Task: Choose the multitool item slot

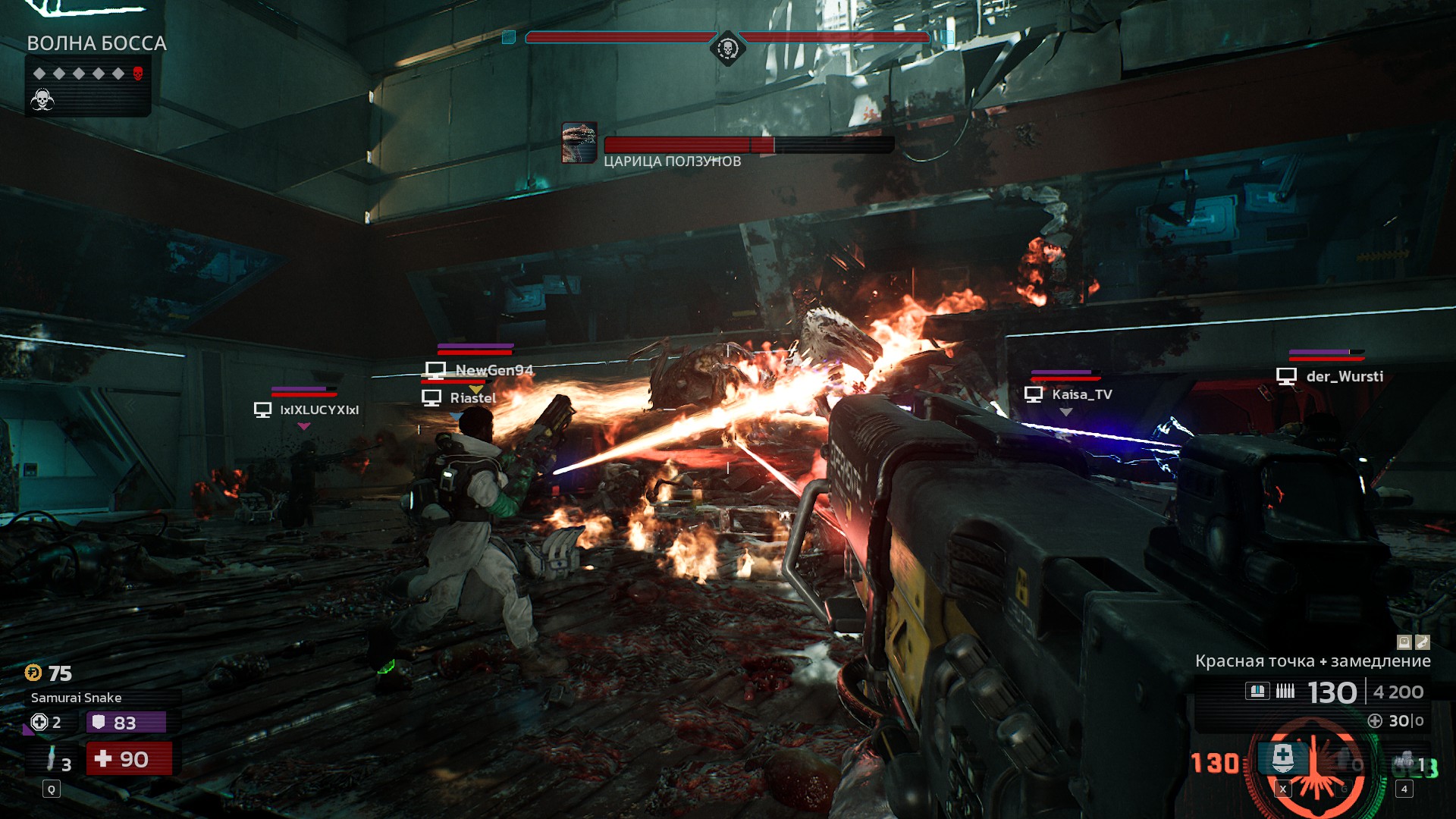Action: pyautogui.click(x=1407, y=762)
